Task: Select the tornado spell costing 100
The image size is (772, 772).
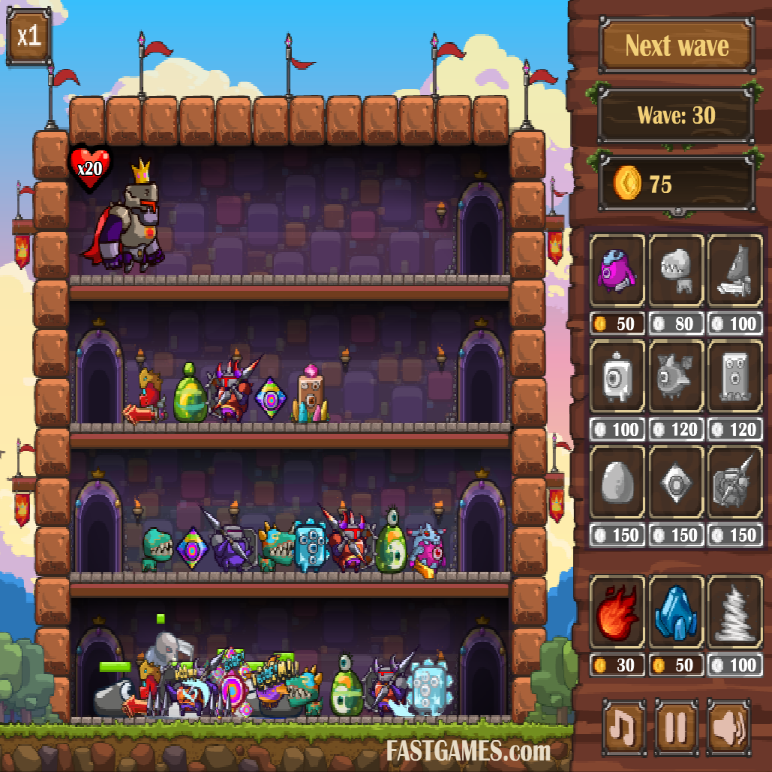Action: coord(737,612)
